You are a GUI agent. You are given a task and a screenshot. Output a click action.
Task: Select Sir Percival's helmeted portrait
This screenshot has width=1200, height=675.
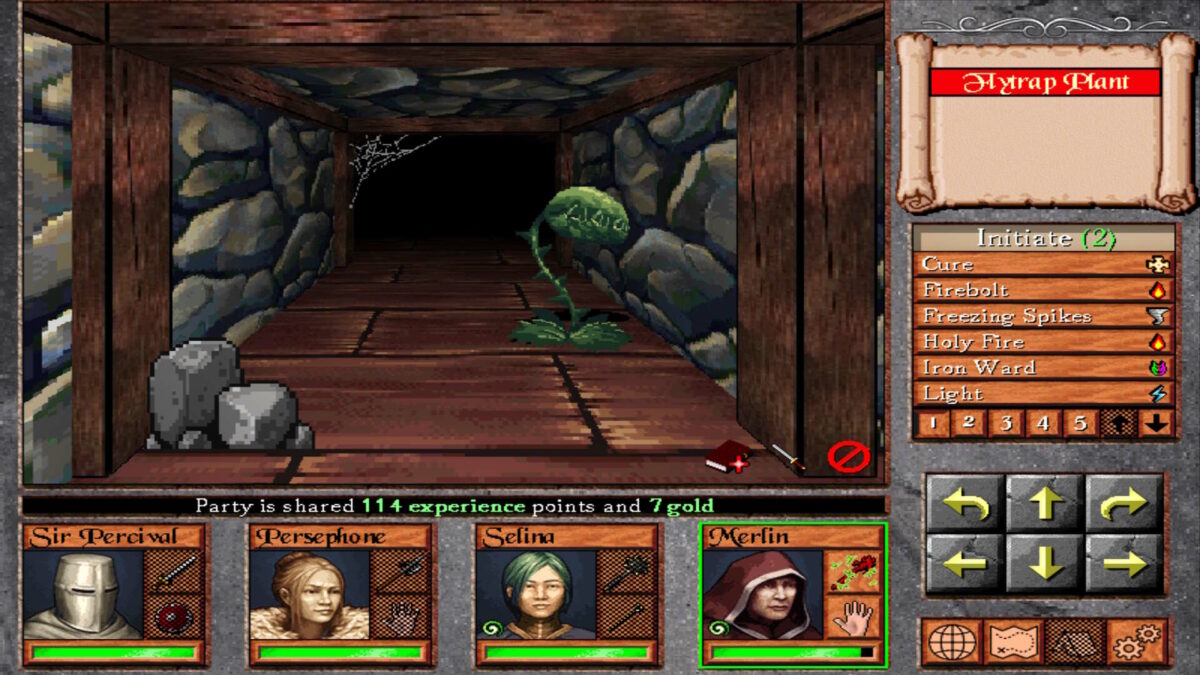pyautogui.click(x=83, y=595)
